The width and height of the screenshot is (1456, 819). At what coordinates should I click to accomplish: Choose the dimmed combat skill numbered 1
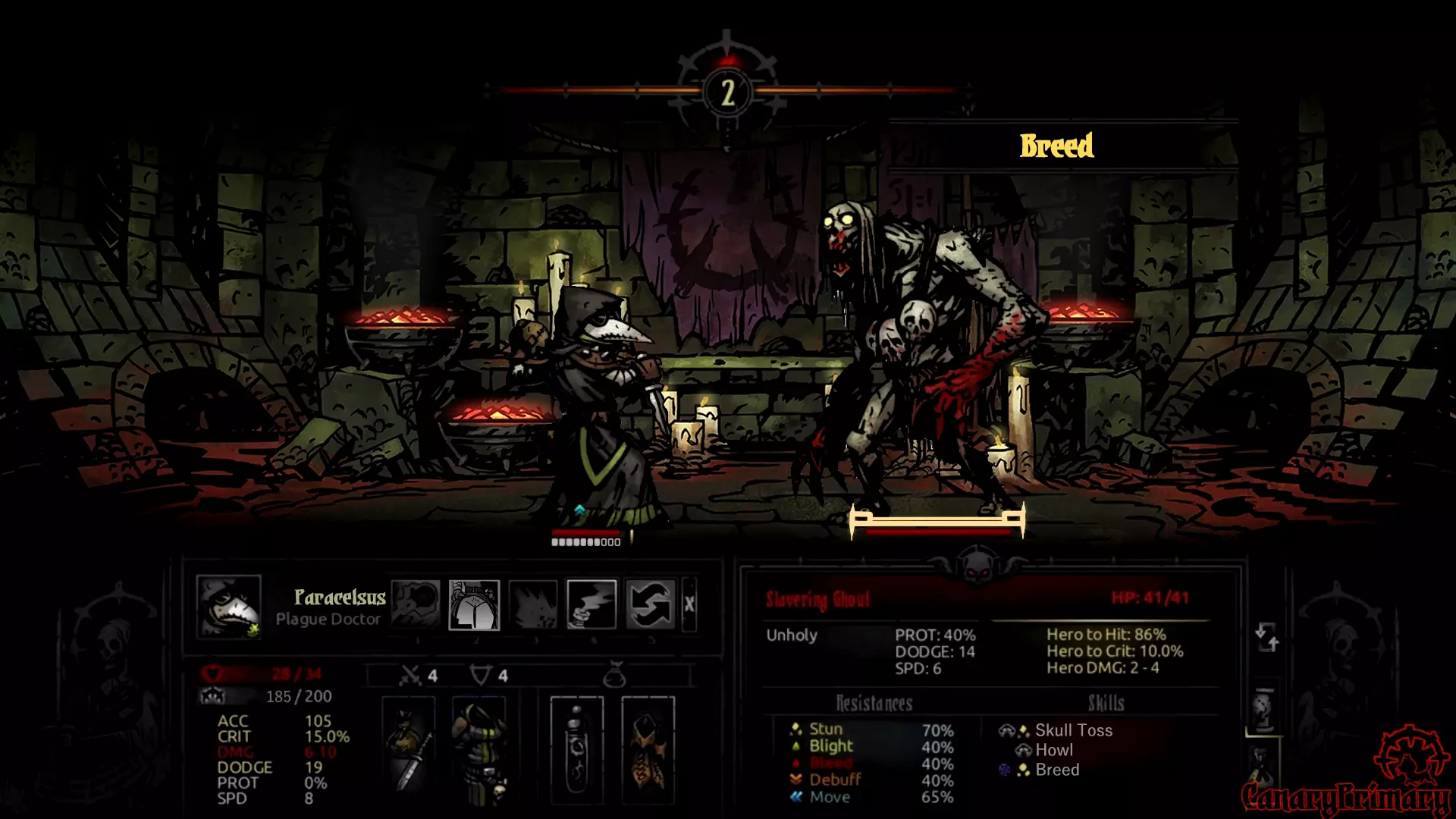[415, 604]
